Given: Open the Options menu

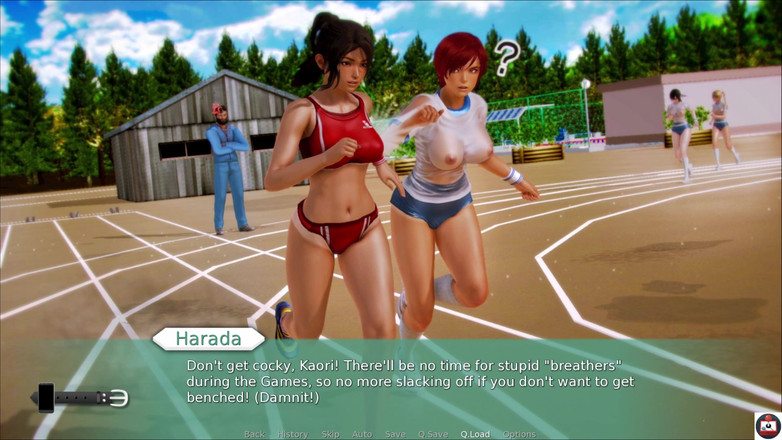Looking at the screenshot, I should click(x=519, y=434).
